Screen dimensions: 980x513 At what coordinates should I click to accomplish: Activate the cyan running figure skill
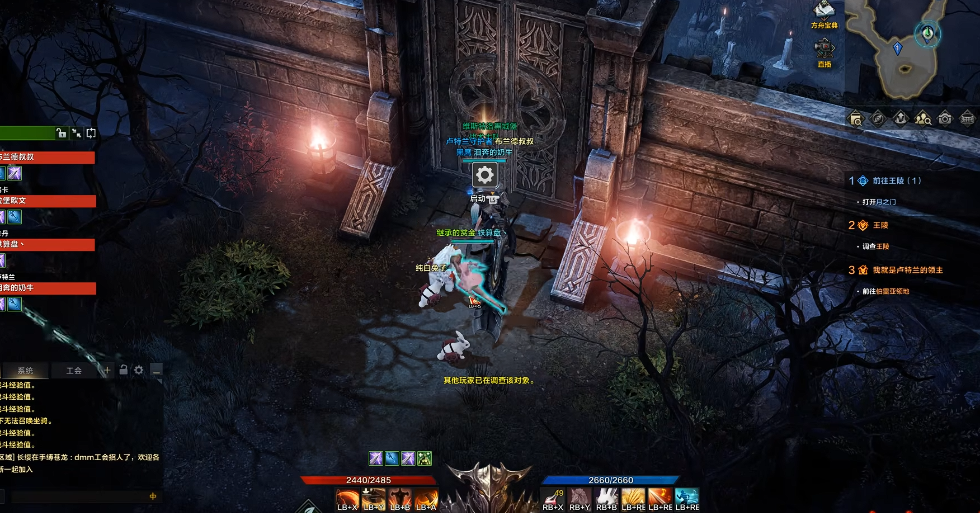coord(685,497)
